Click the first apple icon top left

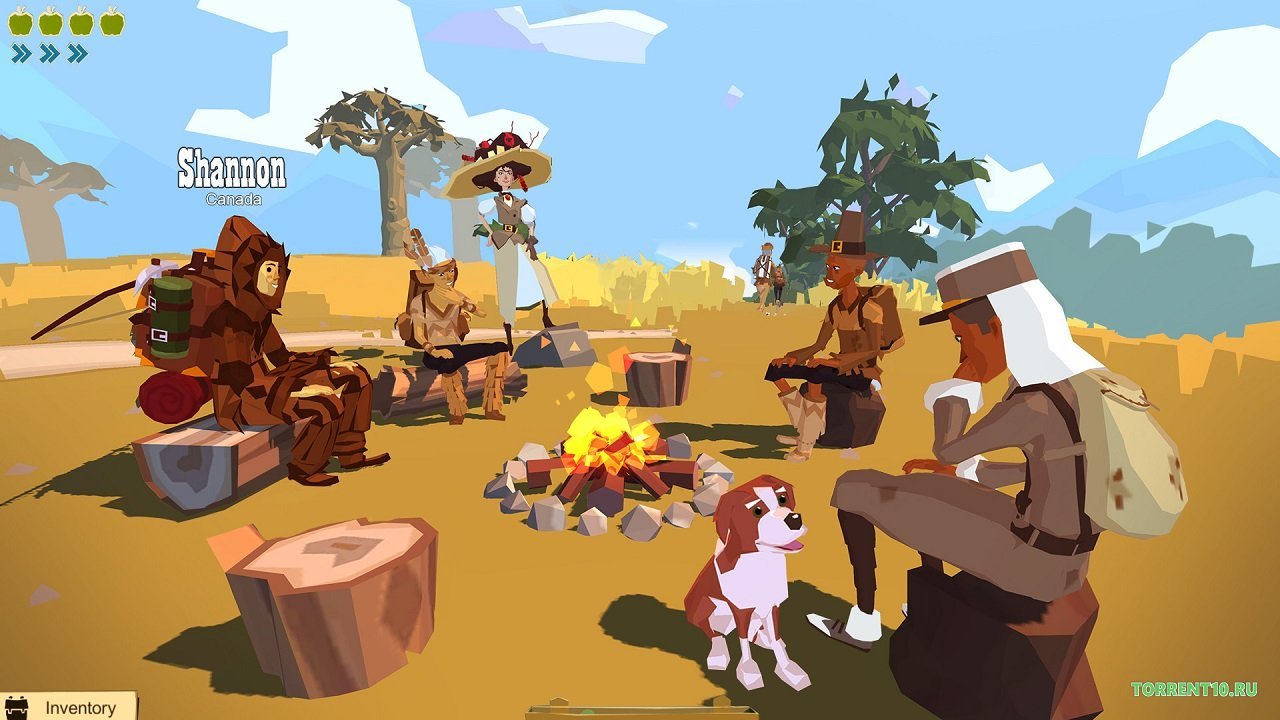(20, 23)
